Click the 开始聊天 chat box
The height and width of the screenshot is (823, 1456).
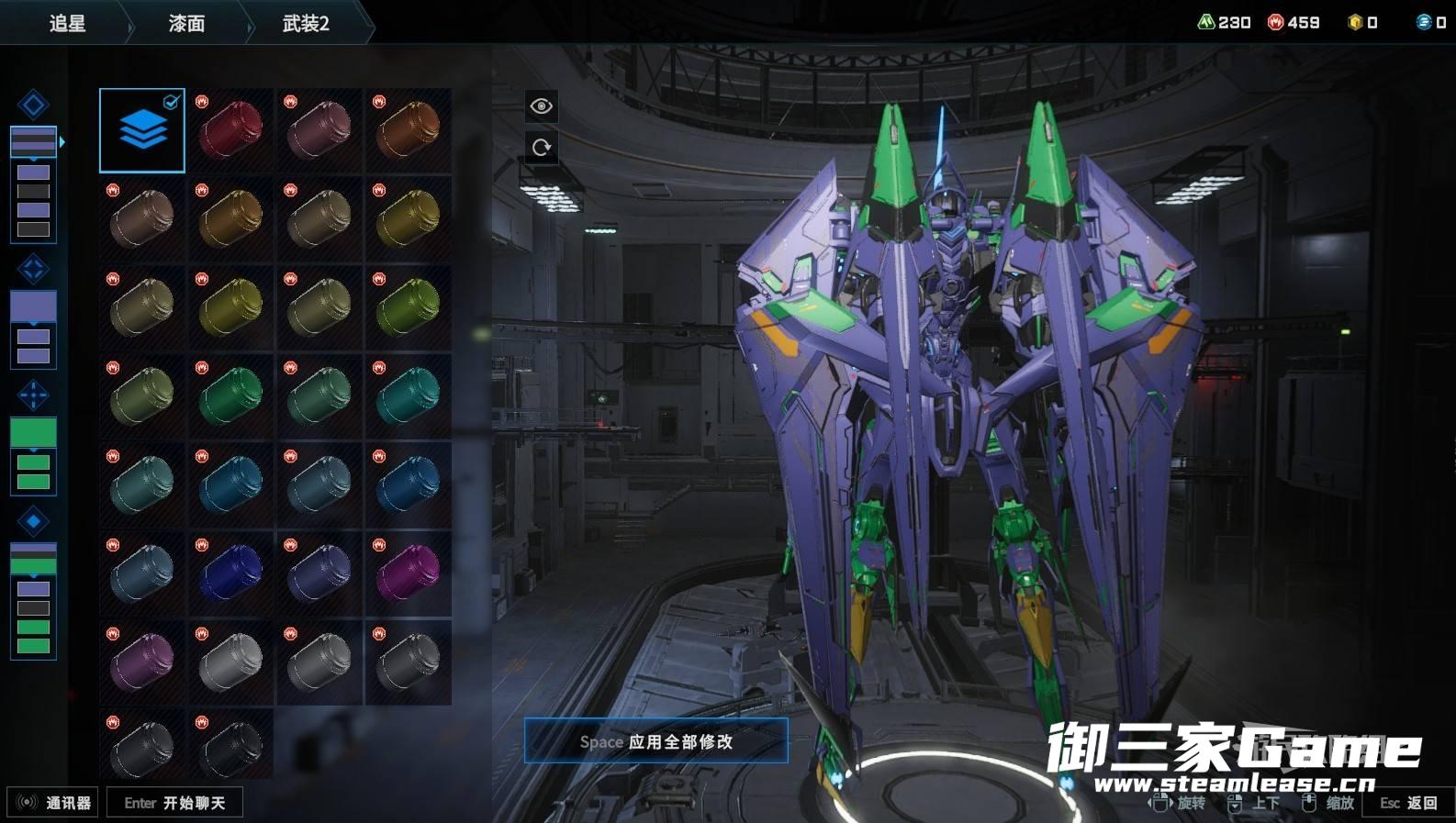[x=174, y=803]
